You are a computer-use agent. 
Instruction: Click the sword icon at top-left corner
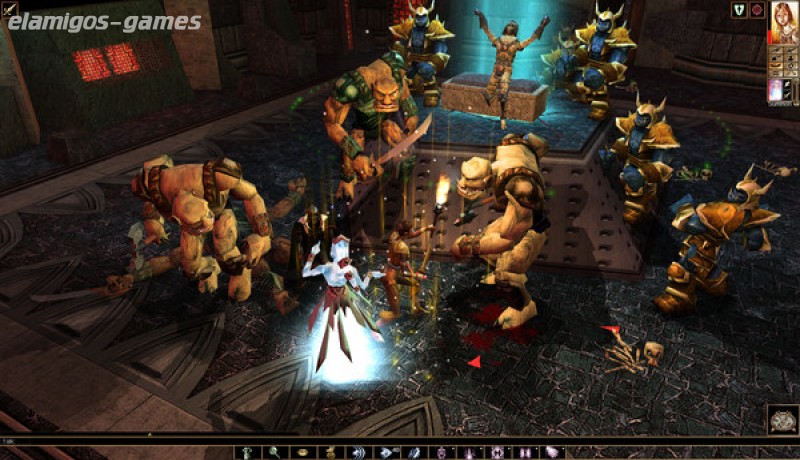[8, 8]
